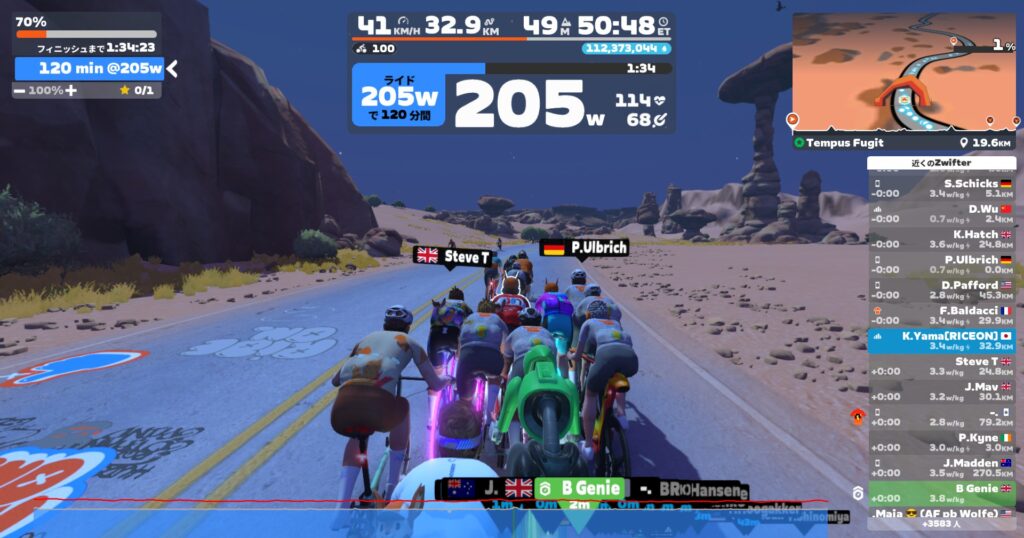
Task: Increase workout intensity with the plus button
Action: click(x=71, y=90)
